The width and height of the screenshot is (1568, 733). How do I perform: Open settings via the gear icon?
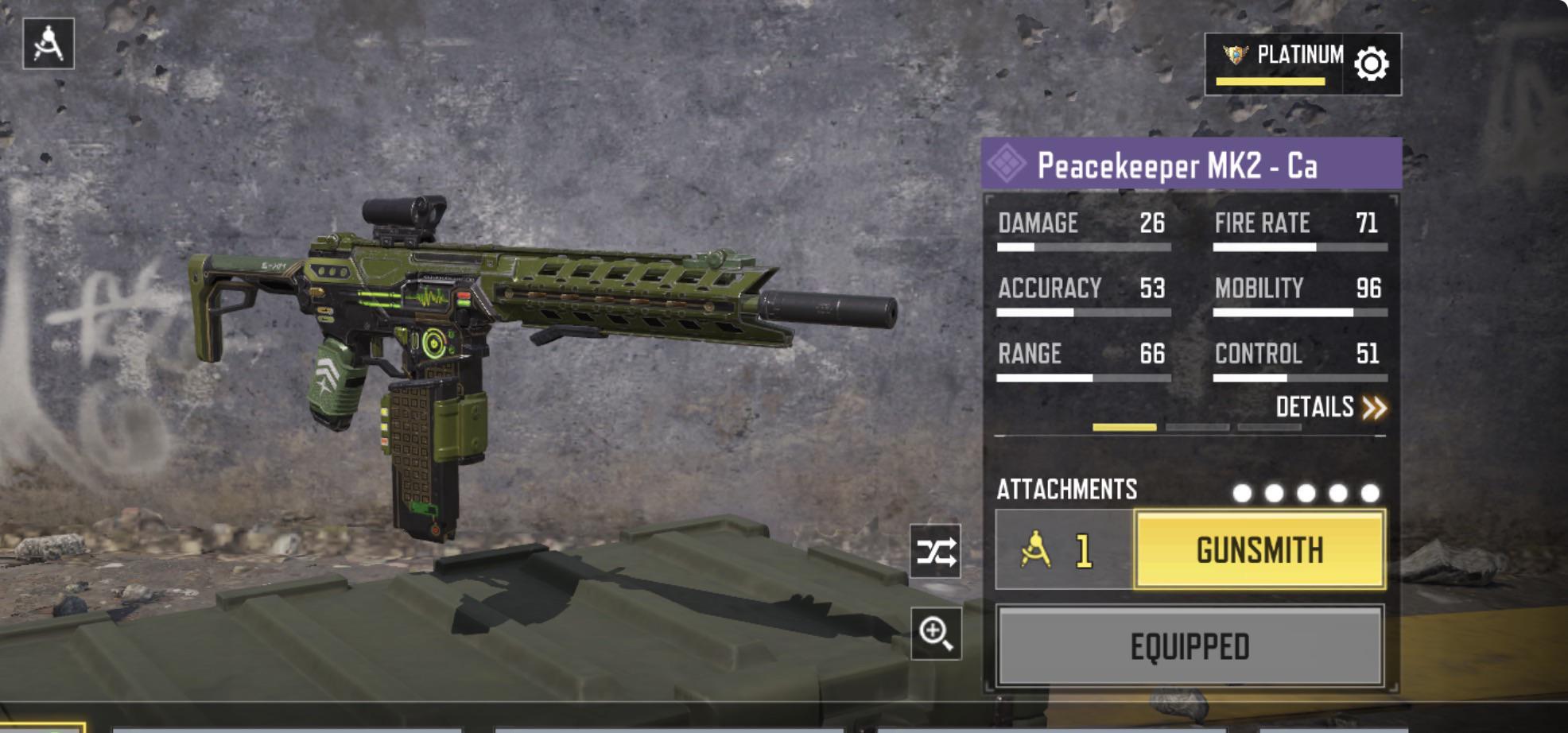pos(1372,64)
